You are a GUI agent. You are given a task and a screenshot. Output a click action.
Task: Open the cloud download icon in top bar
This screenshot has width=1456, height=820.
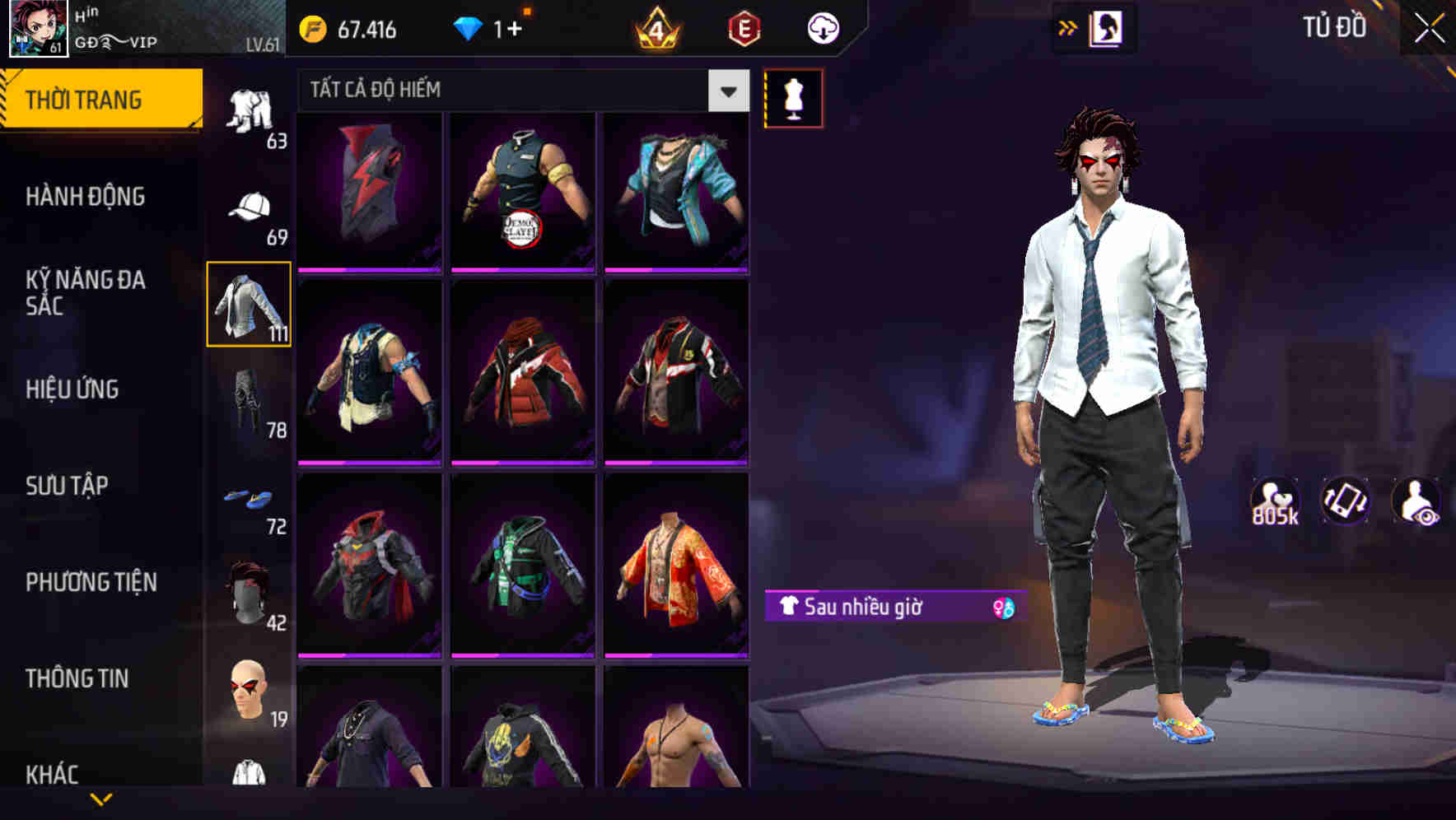[822, 28]
